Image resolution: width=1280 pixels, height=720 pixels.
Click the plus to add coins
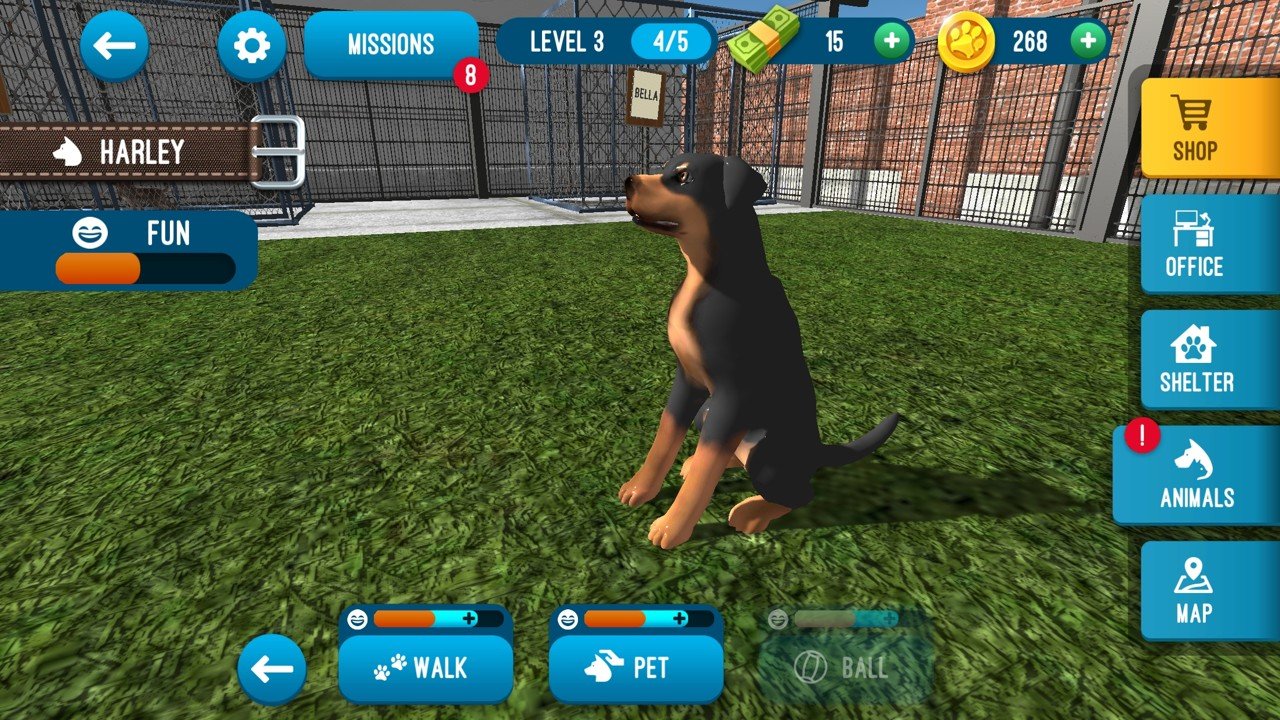(x=1086, y=42)
